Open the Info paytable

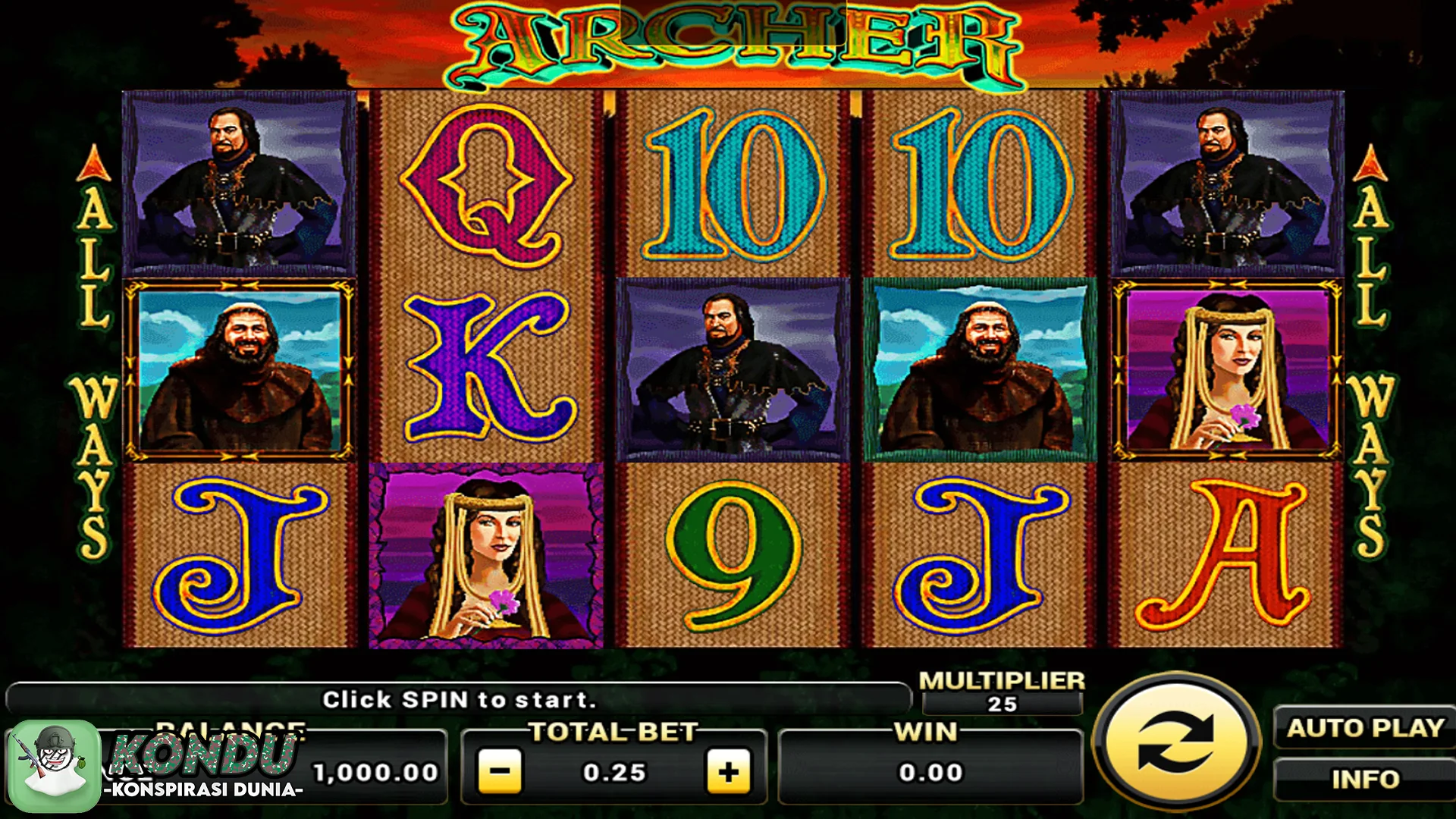pyautogui.click(x=1365, y=779)
